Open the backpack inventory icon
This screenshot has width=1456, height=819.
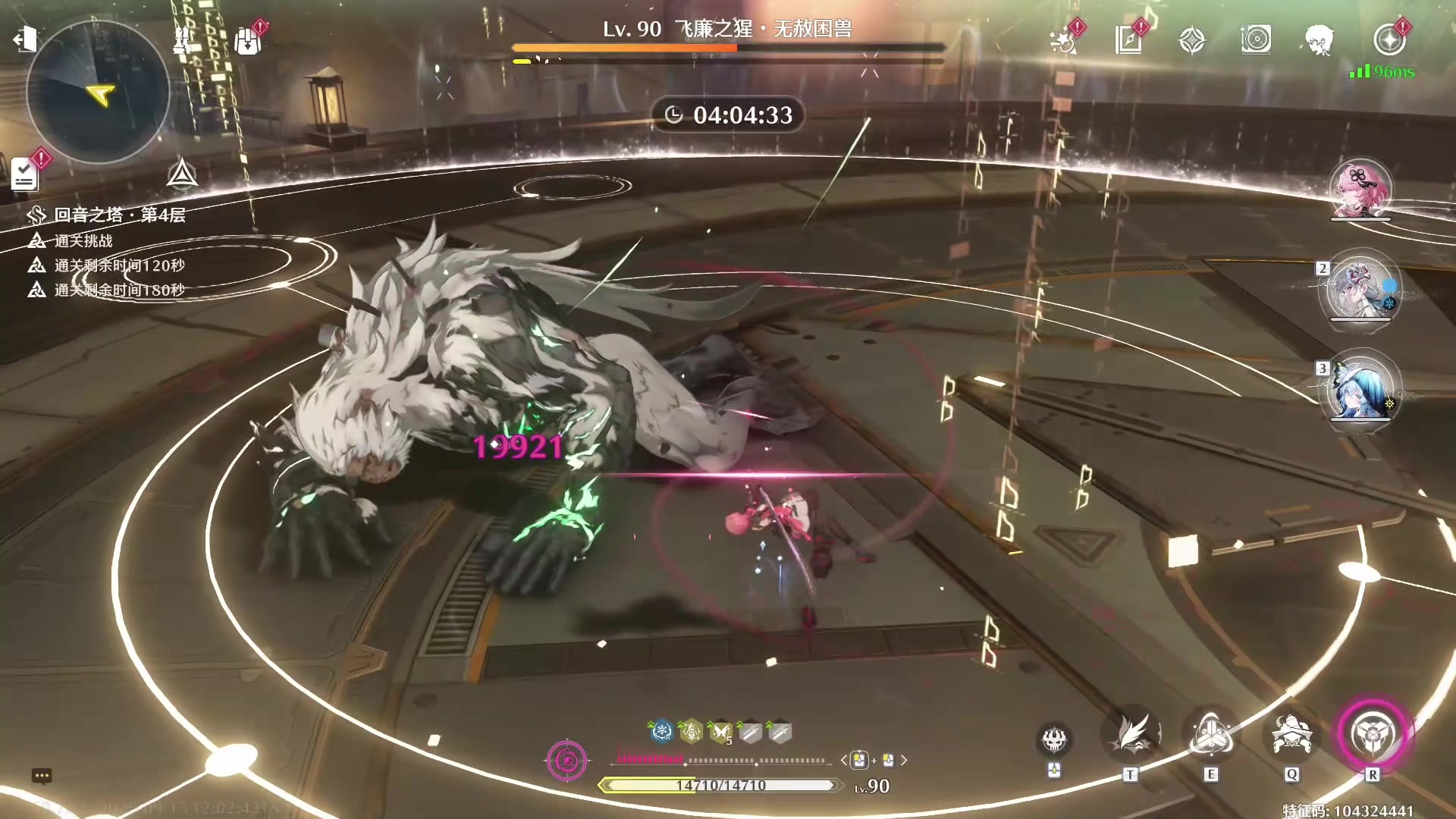(x=248, y=40)
